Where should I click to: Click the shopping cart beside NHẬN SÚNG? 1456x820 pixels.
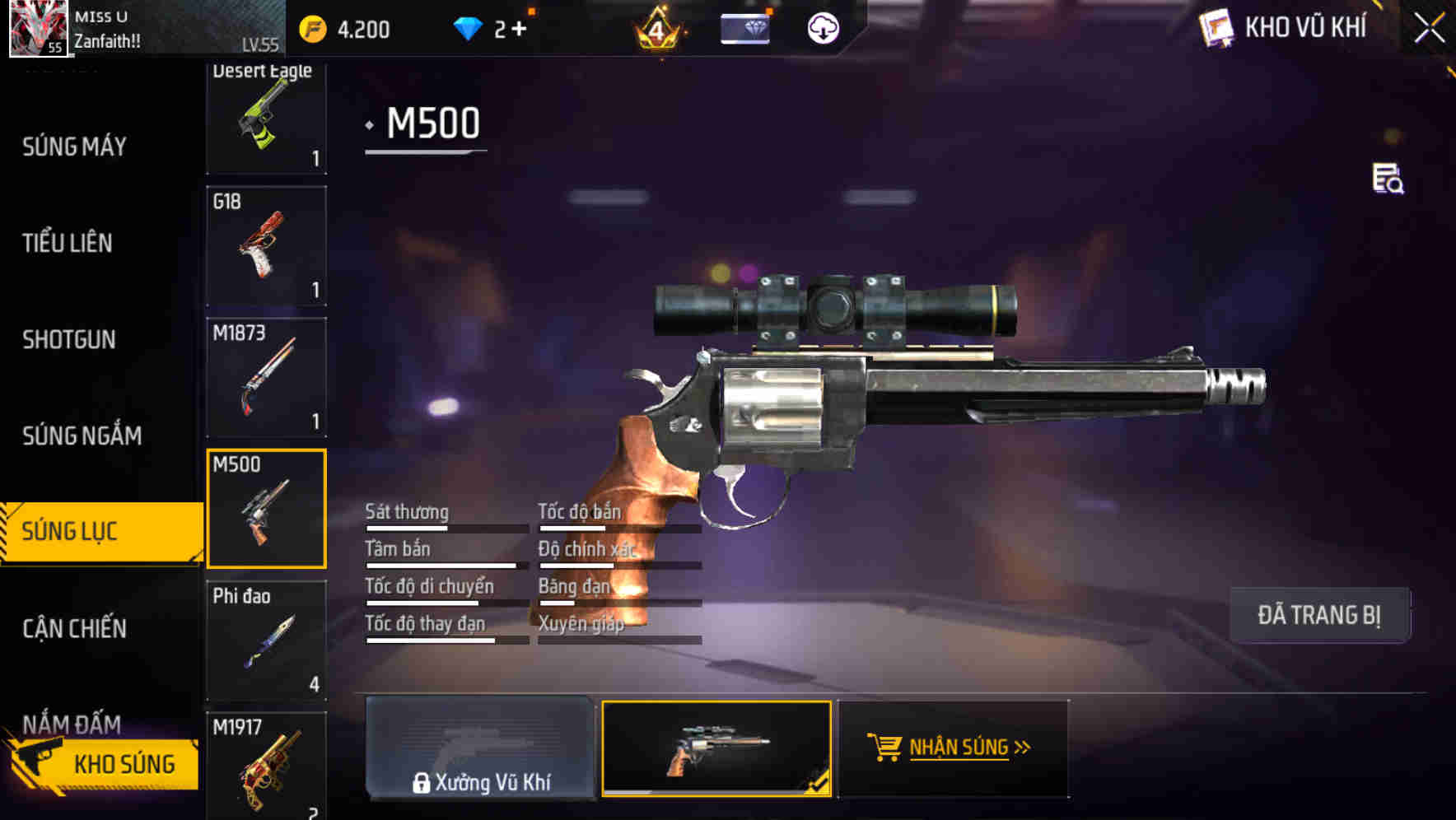click(884, 746)
